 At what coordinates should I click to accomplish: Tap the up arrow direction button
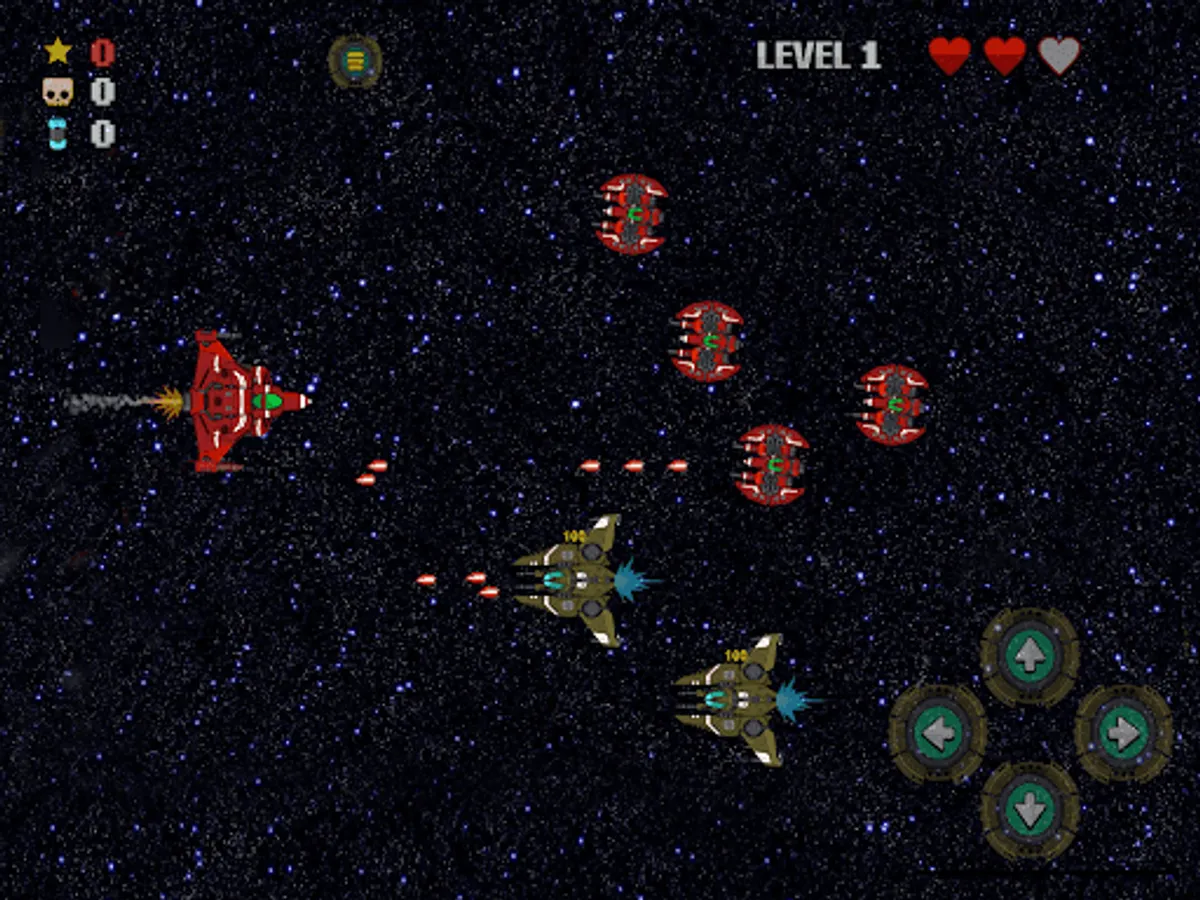[x=1029, y=657]
